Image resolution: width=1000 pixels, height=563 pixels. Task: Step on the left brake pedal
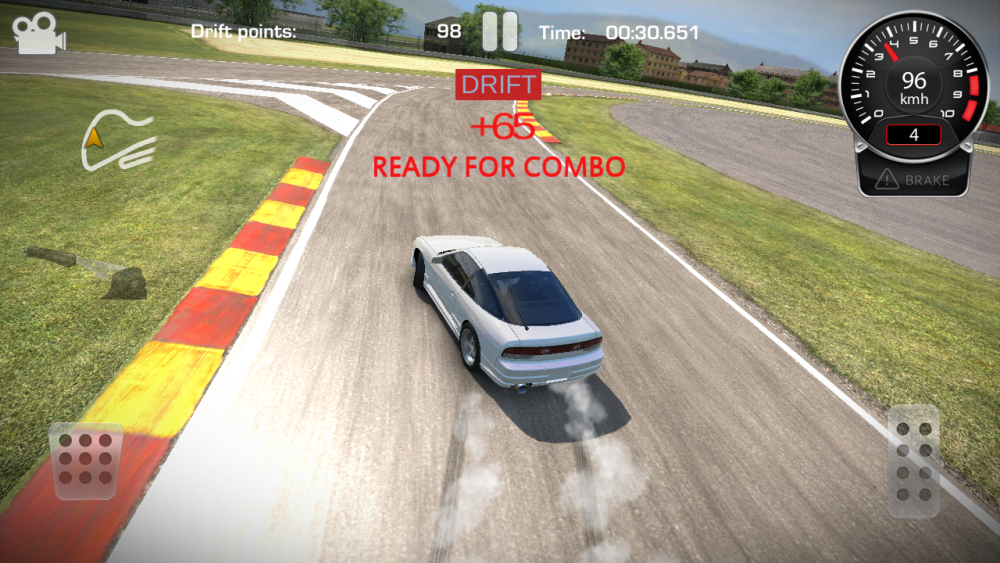[87, 461]
